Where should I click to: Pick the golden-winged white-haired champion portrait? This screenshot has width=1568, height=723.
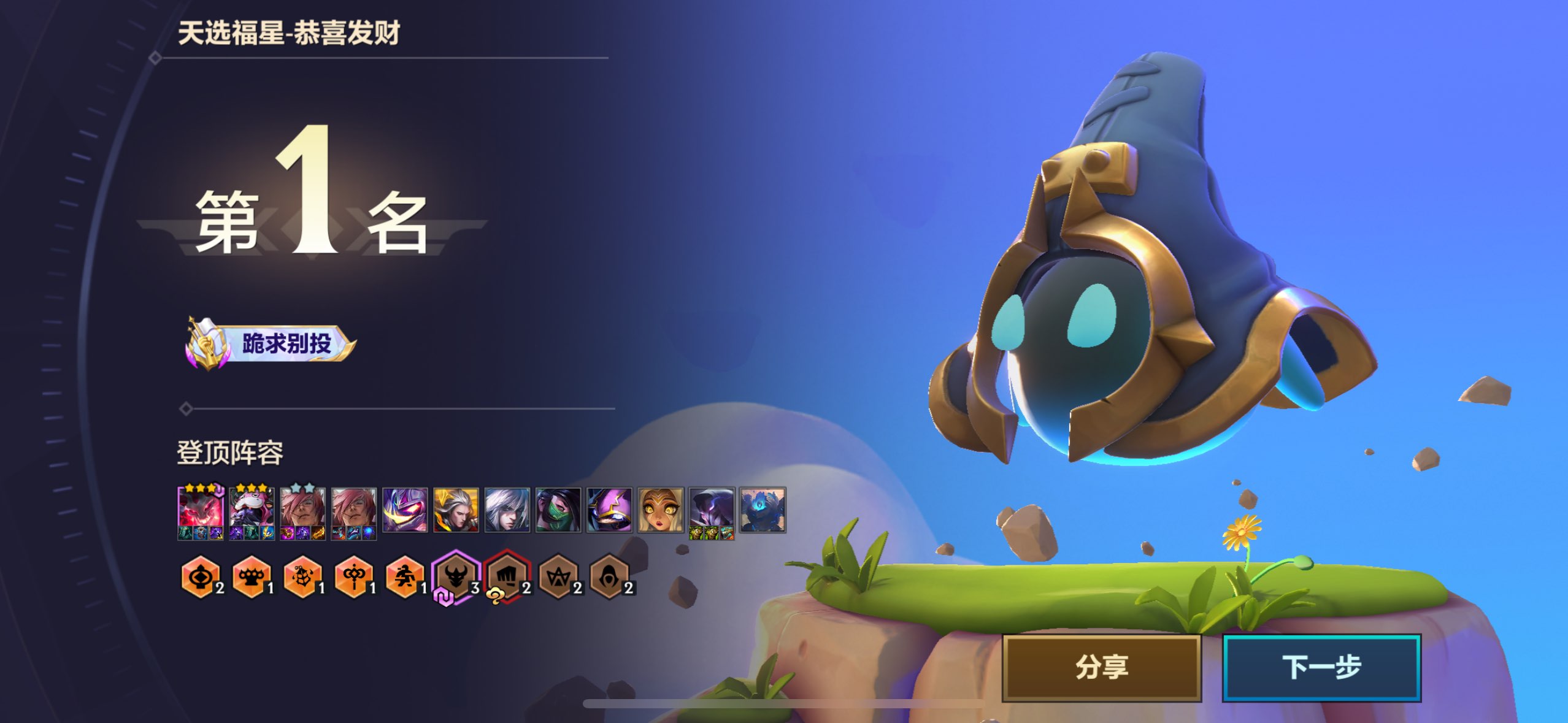(x=456, y=510)
